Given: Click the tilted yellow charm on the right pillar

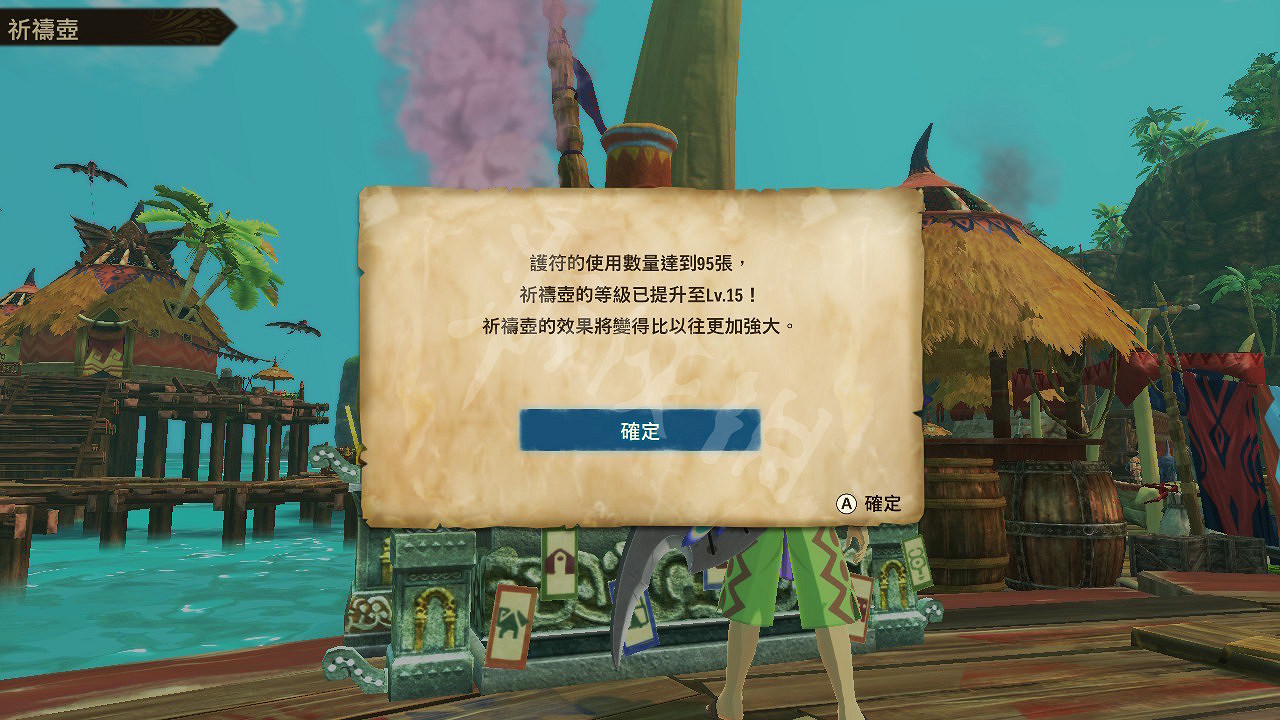Looking at the screenshot, I should [917, 560].
